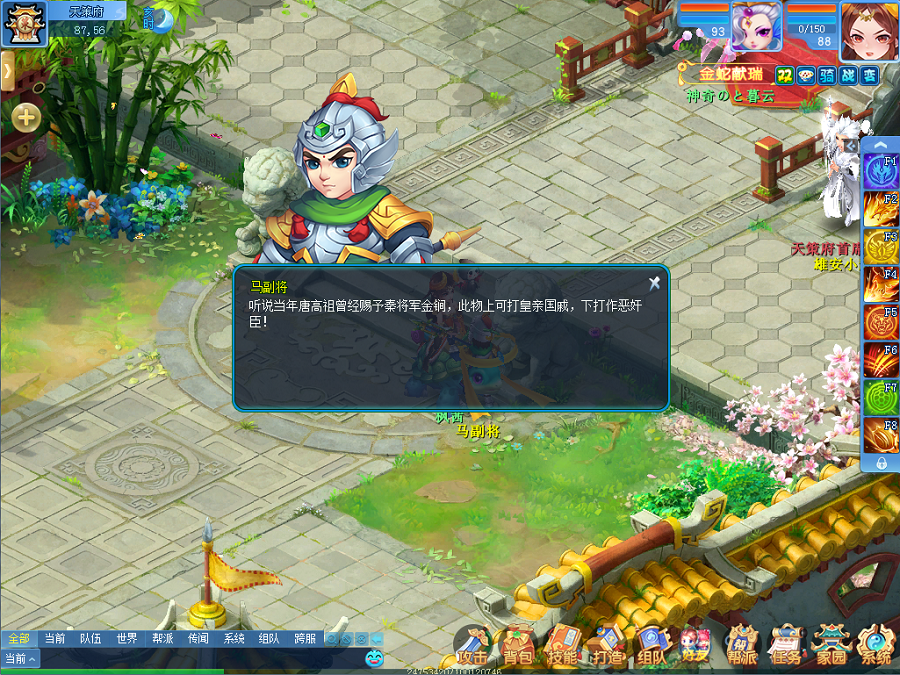Open the 系统 system settings
900x675 pixels.
[x=876, y=646]
